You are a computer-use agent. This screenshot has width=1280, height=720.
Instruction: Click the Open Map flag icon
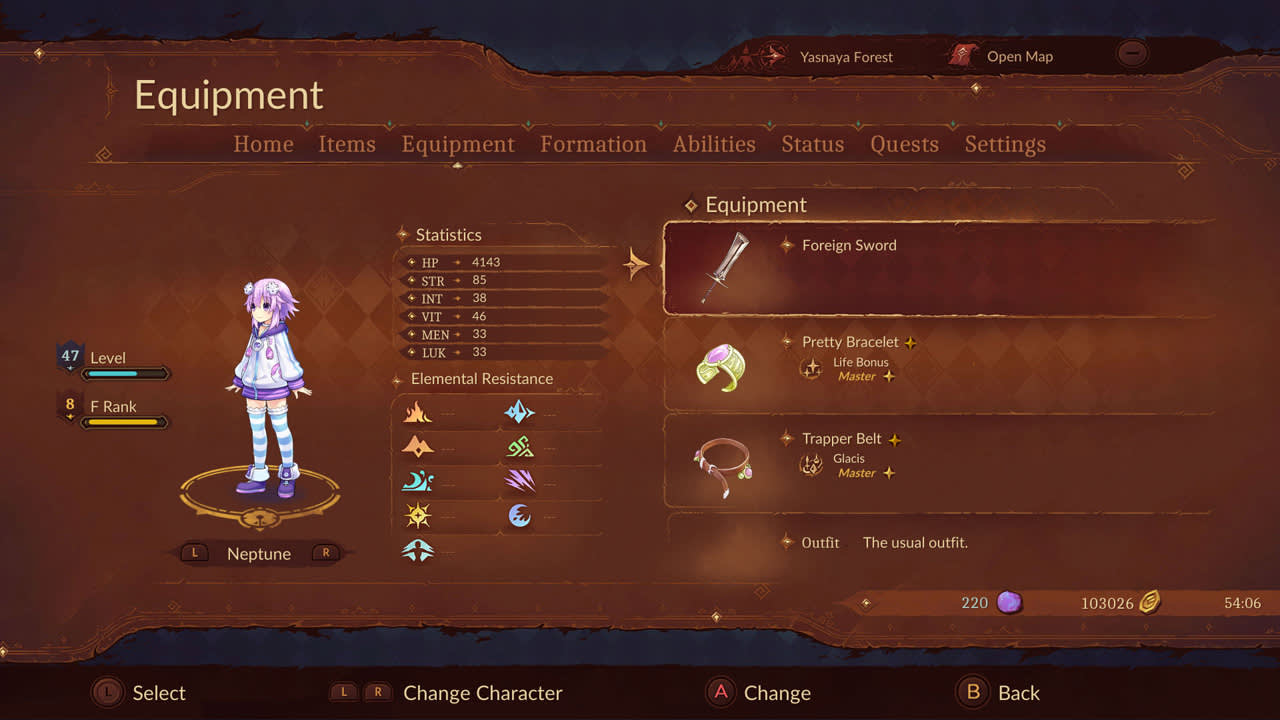[x=963, y=56]
